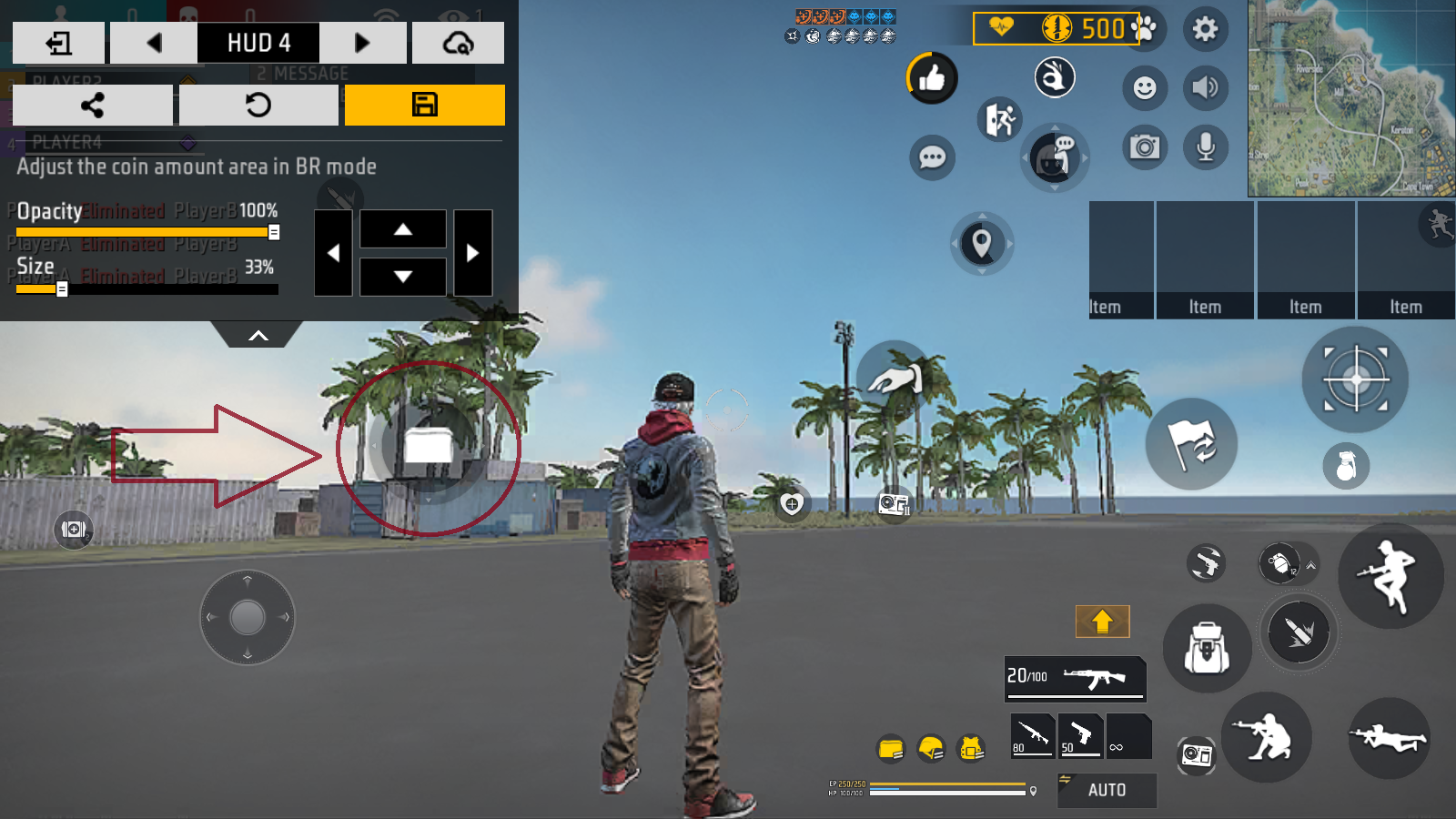Select the AUTO fire mode button
Viewport: 1456px width, 819px height.
(x=1107, y=790)
